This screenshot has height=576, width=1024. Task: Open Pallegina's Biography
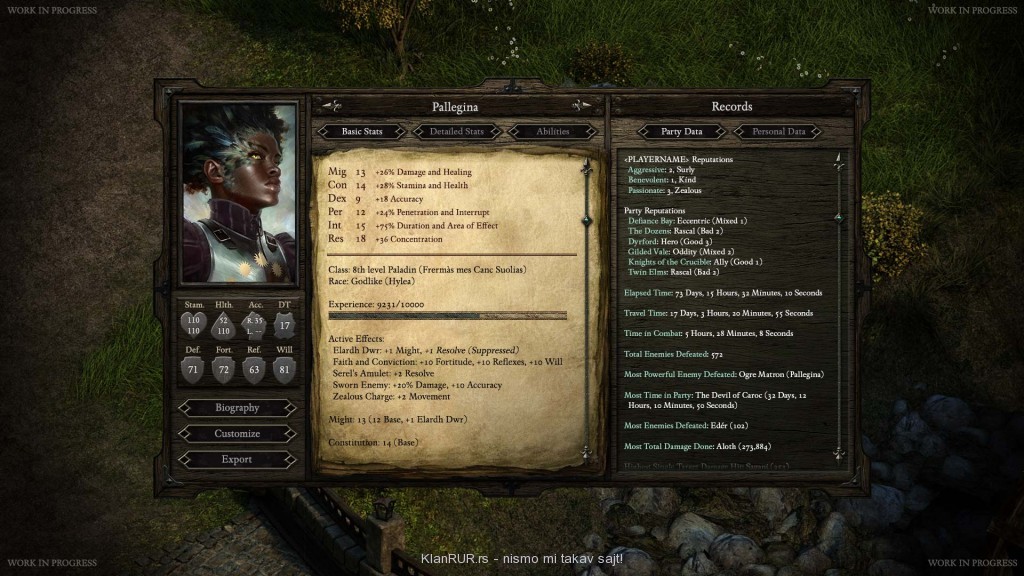click(237, 408)
